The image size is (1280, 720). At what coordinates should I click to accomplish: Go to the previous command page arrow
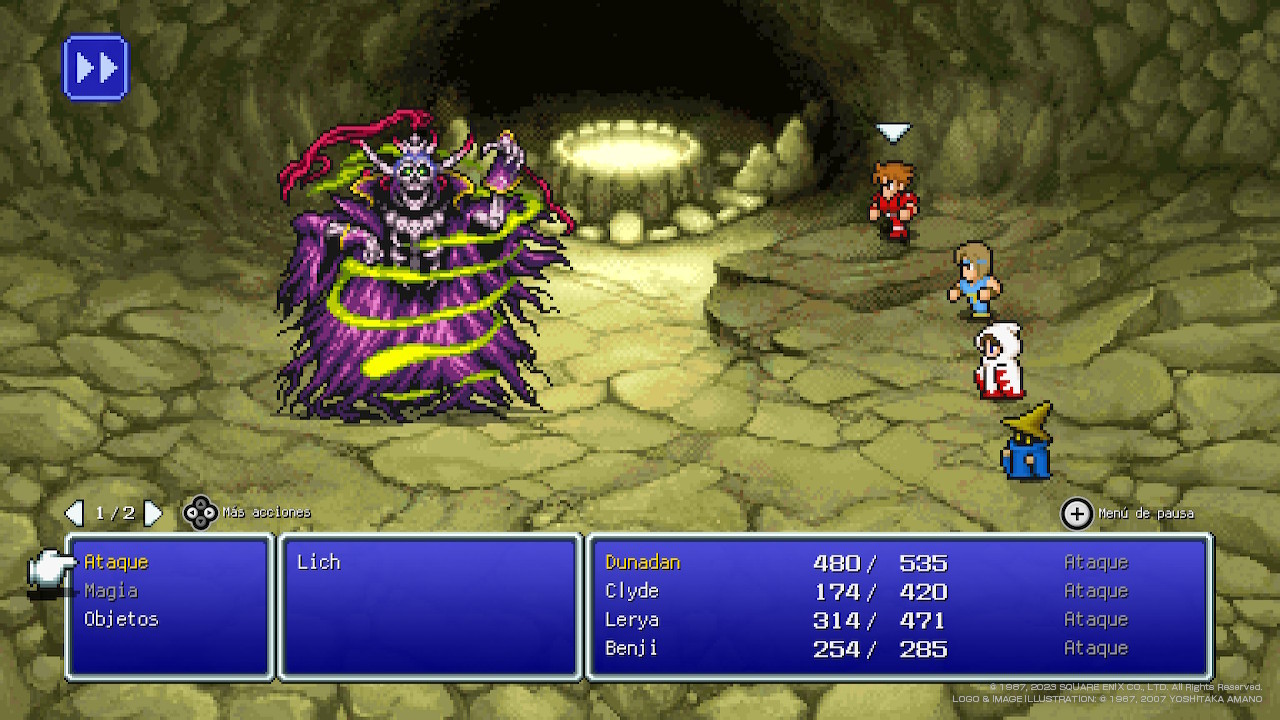pyautogui.click(x=74, y=513)
